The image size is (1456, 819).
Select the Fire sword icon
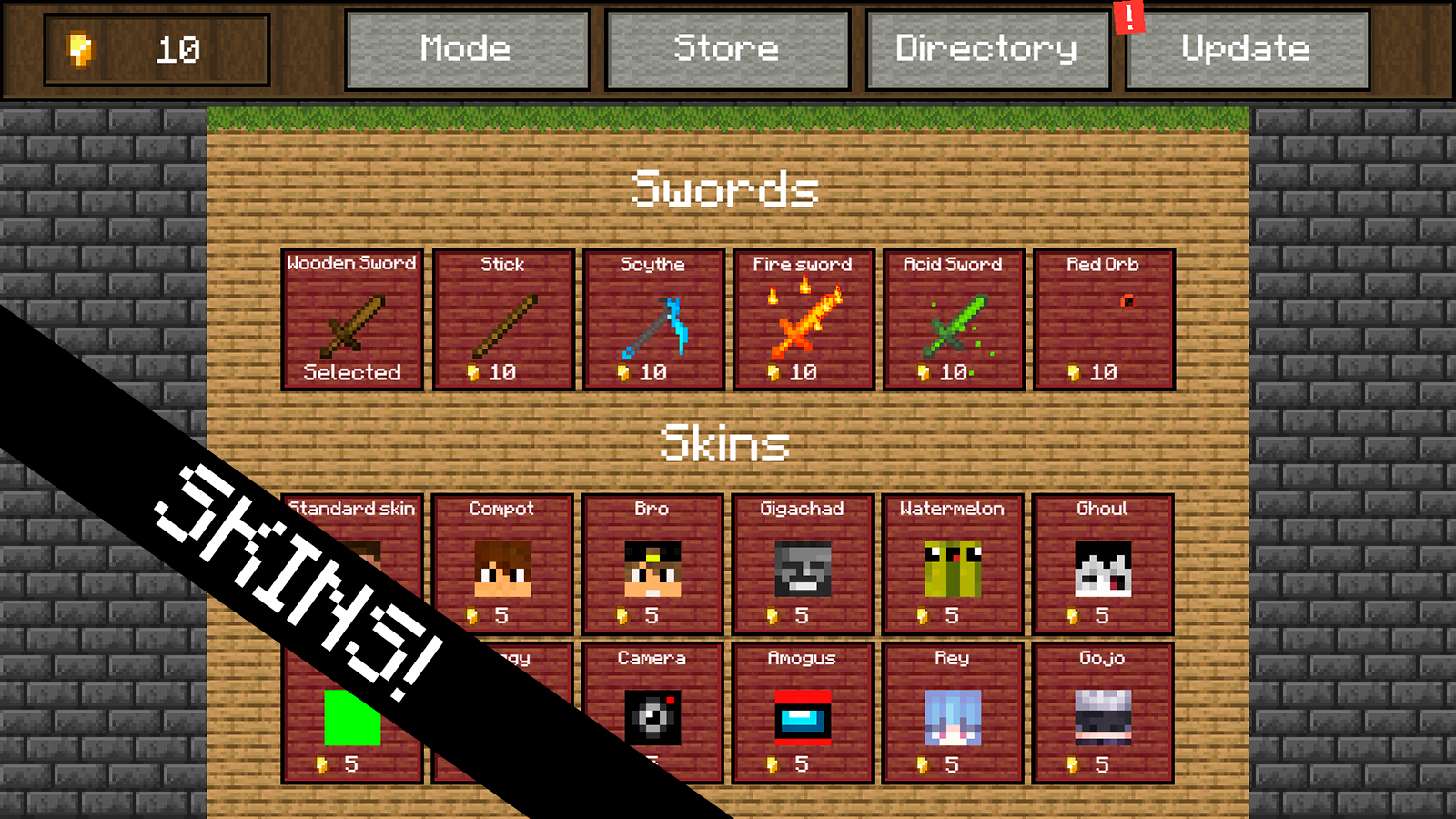point(804,318)
